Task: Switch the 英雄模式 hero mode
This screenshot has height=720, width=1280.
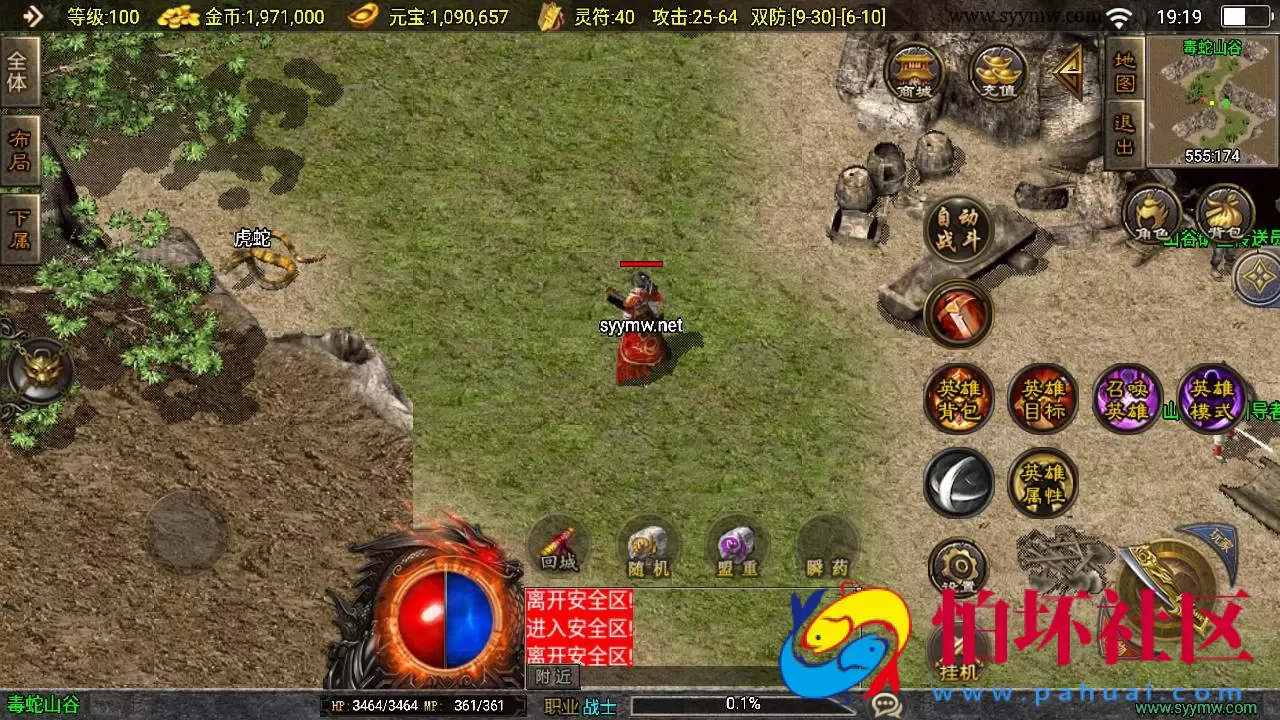Action: pyautogui.click(x=1212, y=398)
